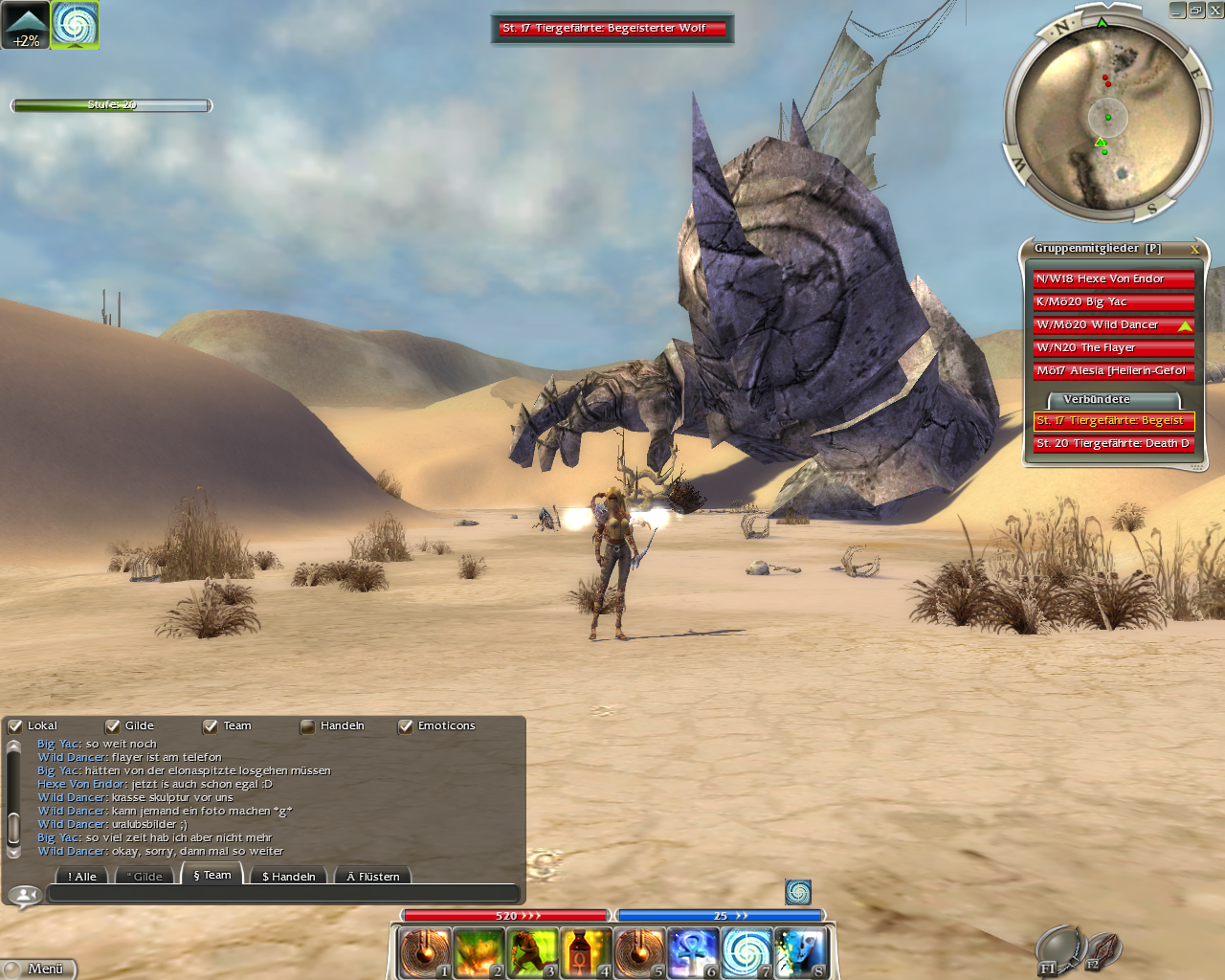Image resolution: width=1225 pixels, height=980 pixels.
Task: Select the Death pet ally entry
Action: point(1113,443)
